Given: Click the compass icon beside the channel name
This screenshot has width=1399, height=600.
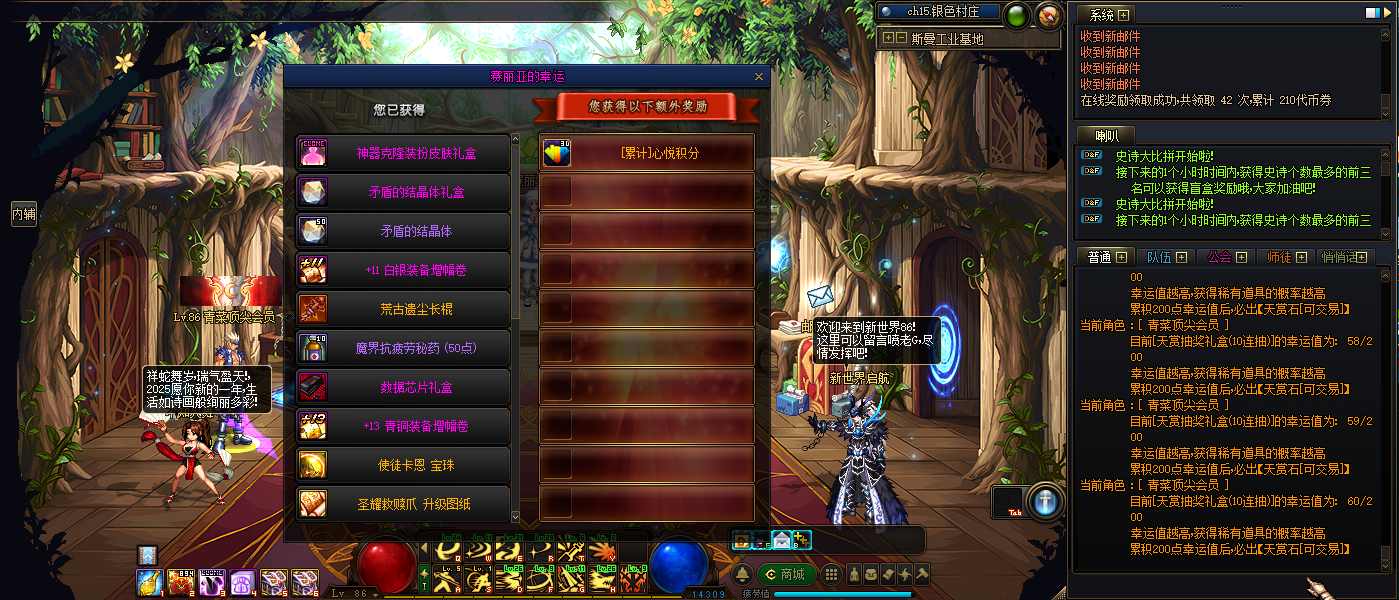Looking at the screenshot, I should coord(1048,15).
